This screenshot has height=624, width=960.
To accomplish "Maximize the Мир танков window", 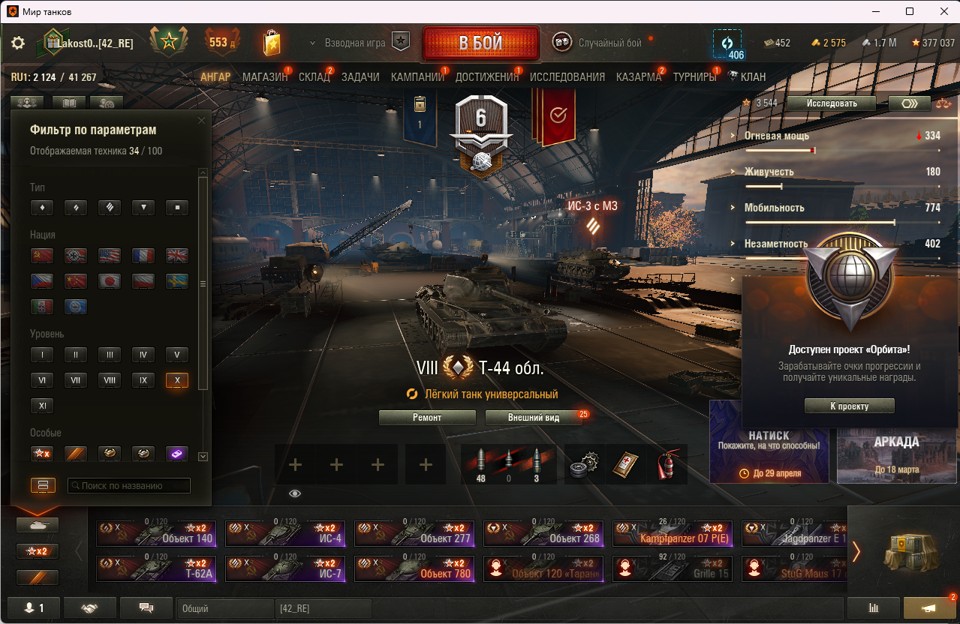I will 909,11.
